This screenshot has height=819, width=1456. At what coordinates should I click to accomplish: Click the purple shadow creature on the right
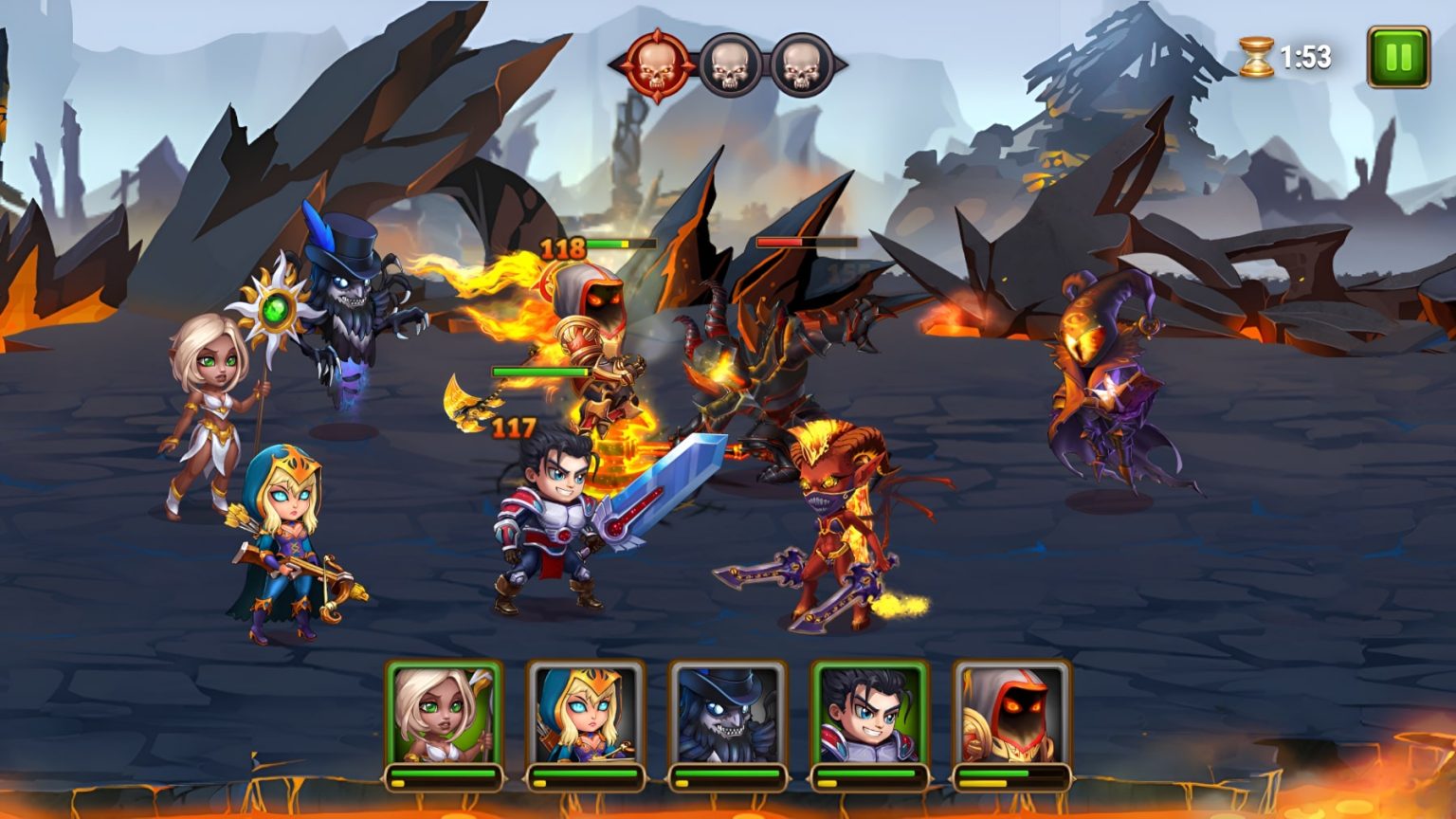pyautogui.click(x=1109, y=379)
